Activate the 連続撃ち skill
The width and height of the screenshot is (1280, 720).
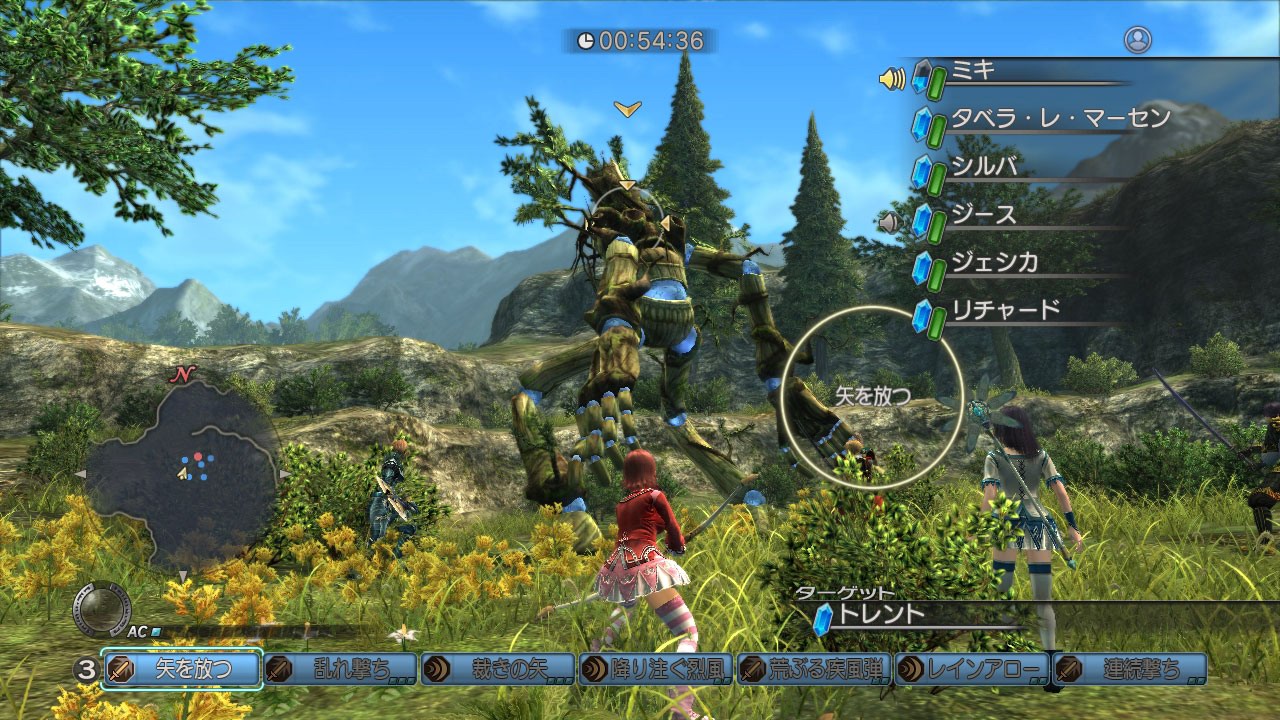(x=1130, y=668)
